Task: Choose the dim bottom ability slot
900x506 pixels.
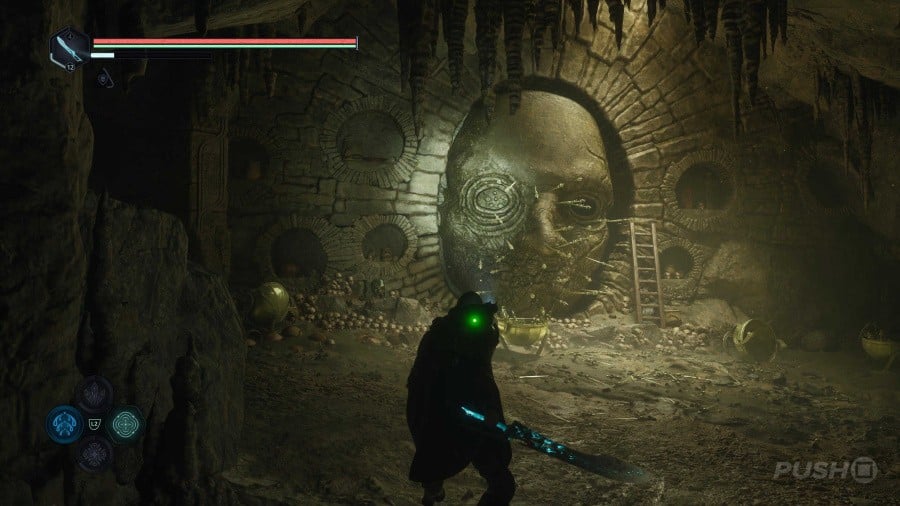Action: (95, 453)
